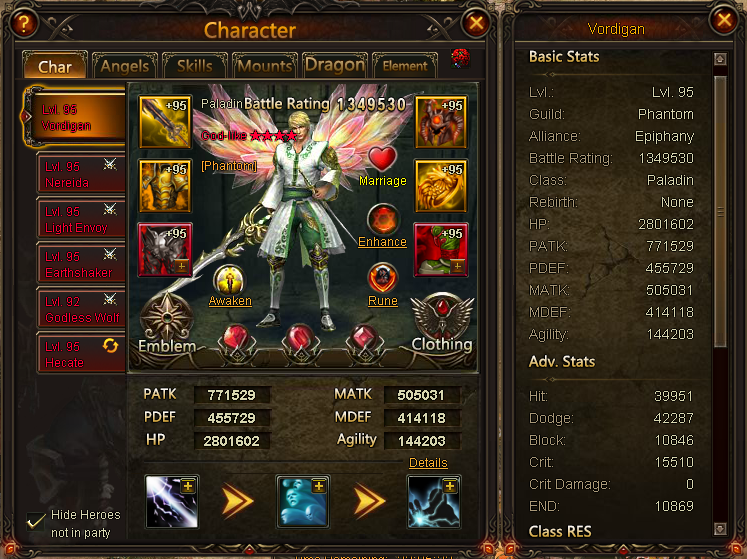
Task: Open the Rune menu
Action: coord(383,279)
